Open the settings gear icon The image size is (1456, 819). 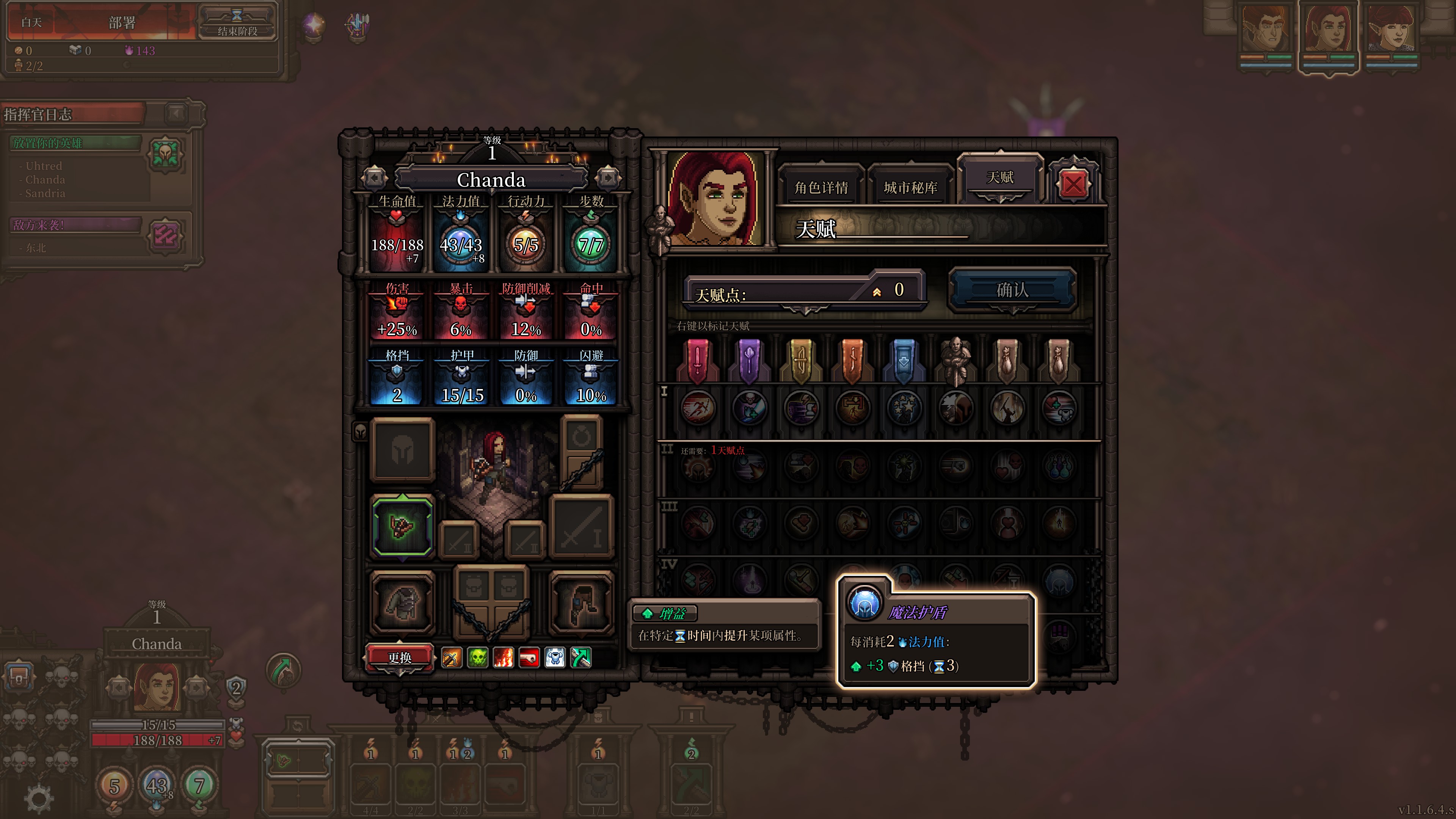tap(38, 799)
